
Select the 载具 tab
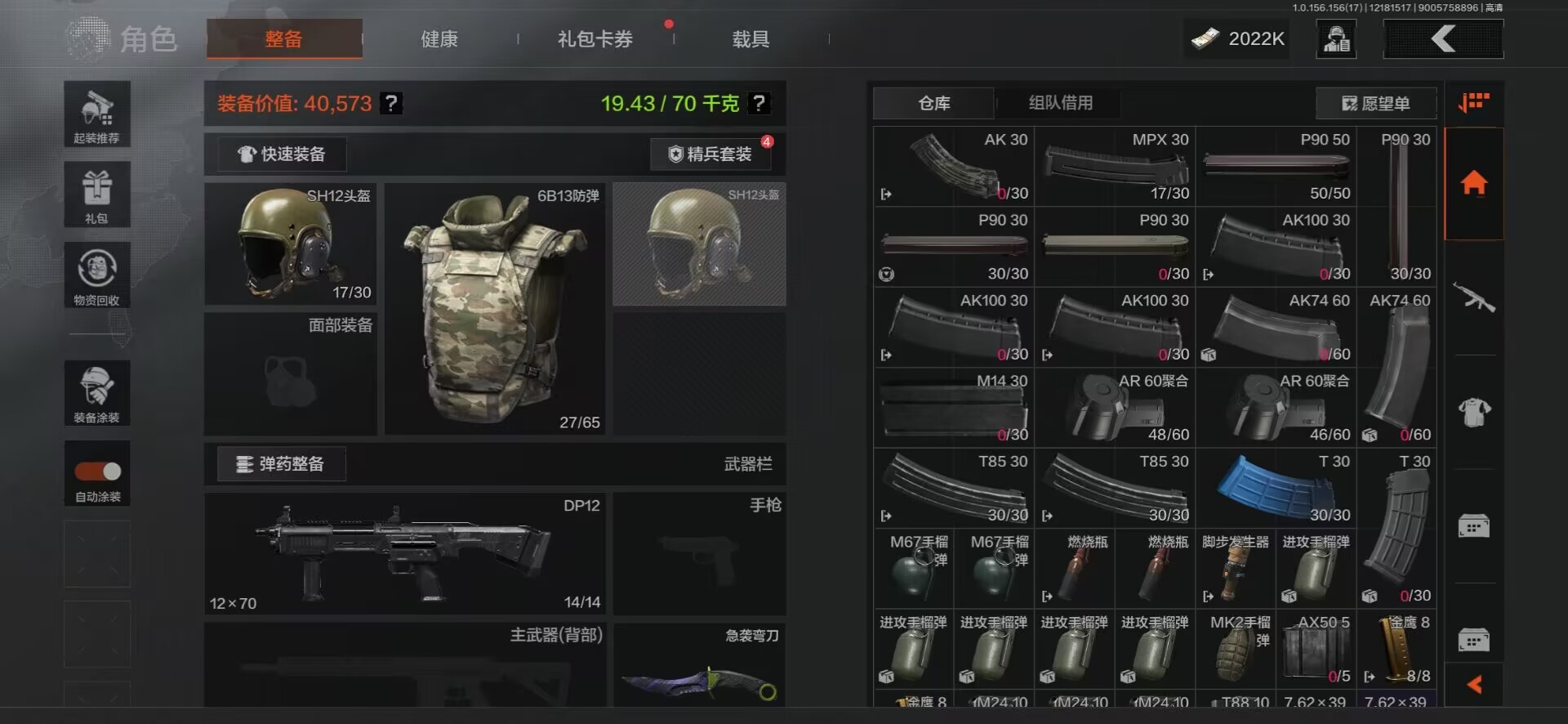tap(751, 39)
